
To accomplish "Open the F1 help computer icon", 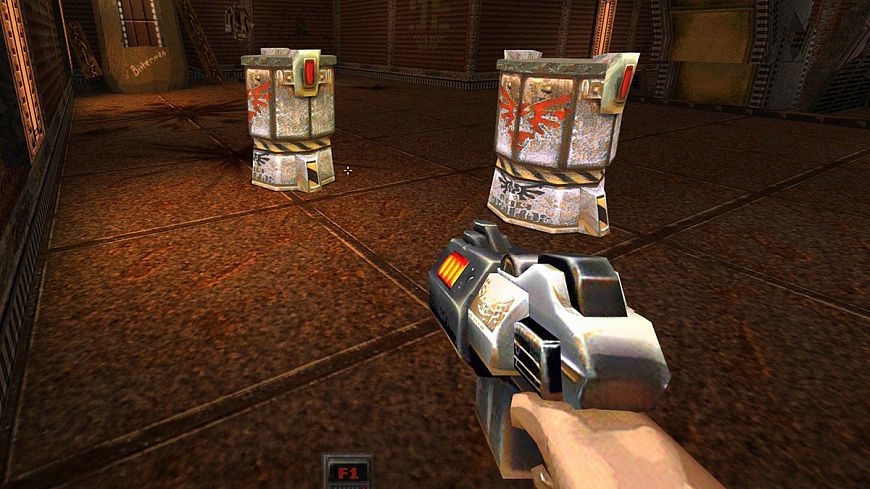I will click(x=347, y=472).
